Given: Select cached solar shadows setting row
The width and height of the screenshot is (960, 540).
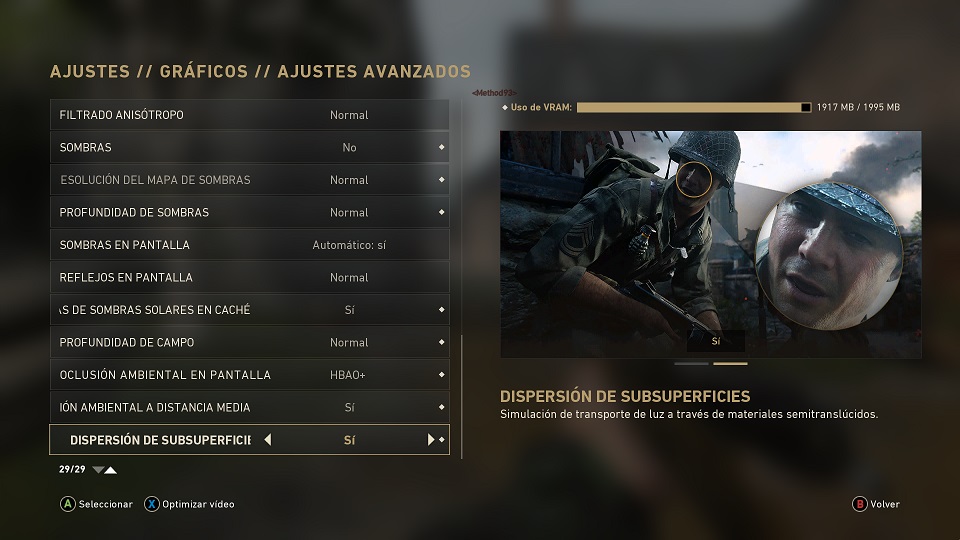Looking at the screenshot, I should point(249,310).
